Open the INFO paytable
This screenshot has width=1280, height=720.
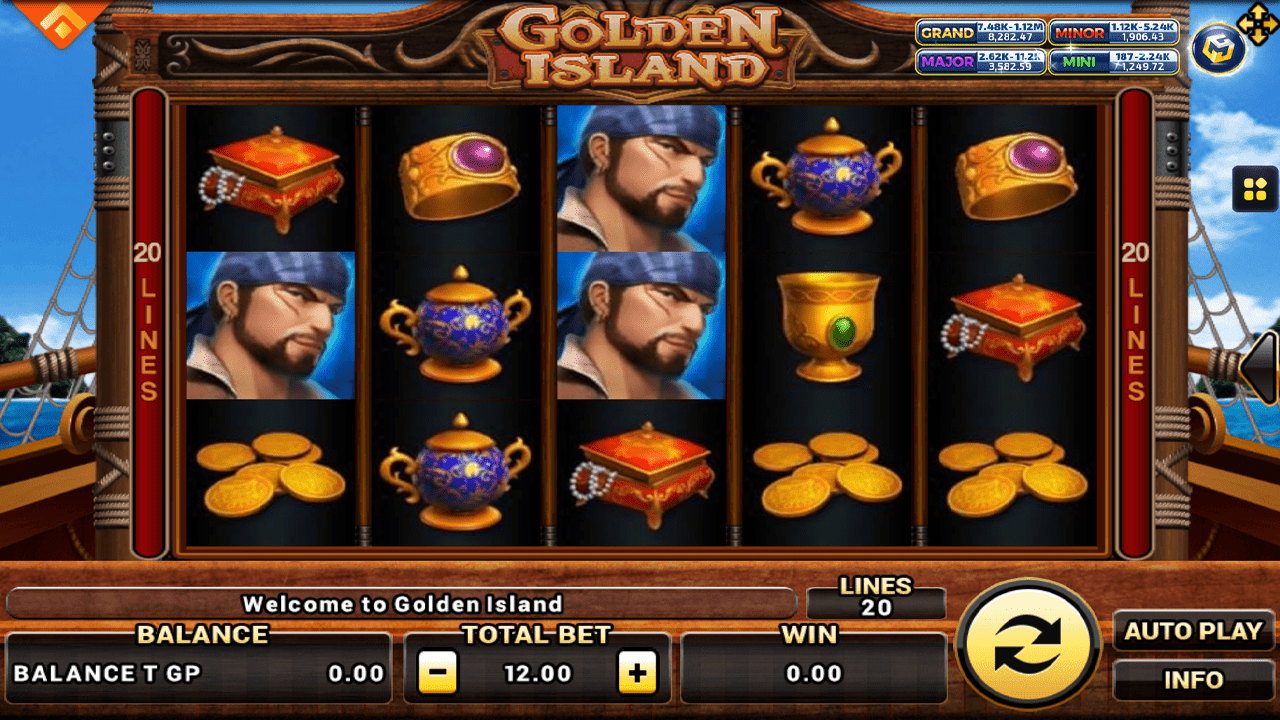(1193, 680)
